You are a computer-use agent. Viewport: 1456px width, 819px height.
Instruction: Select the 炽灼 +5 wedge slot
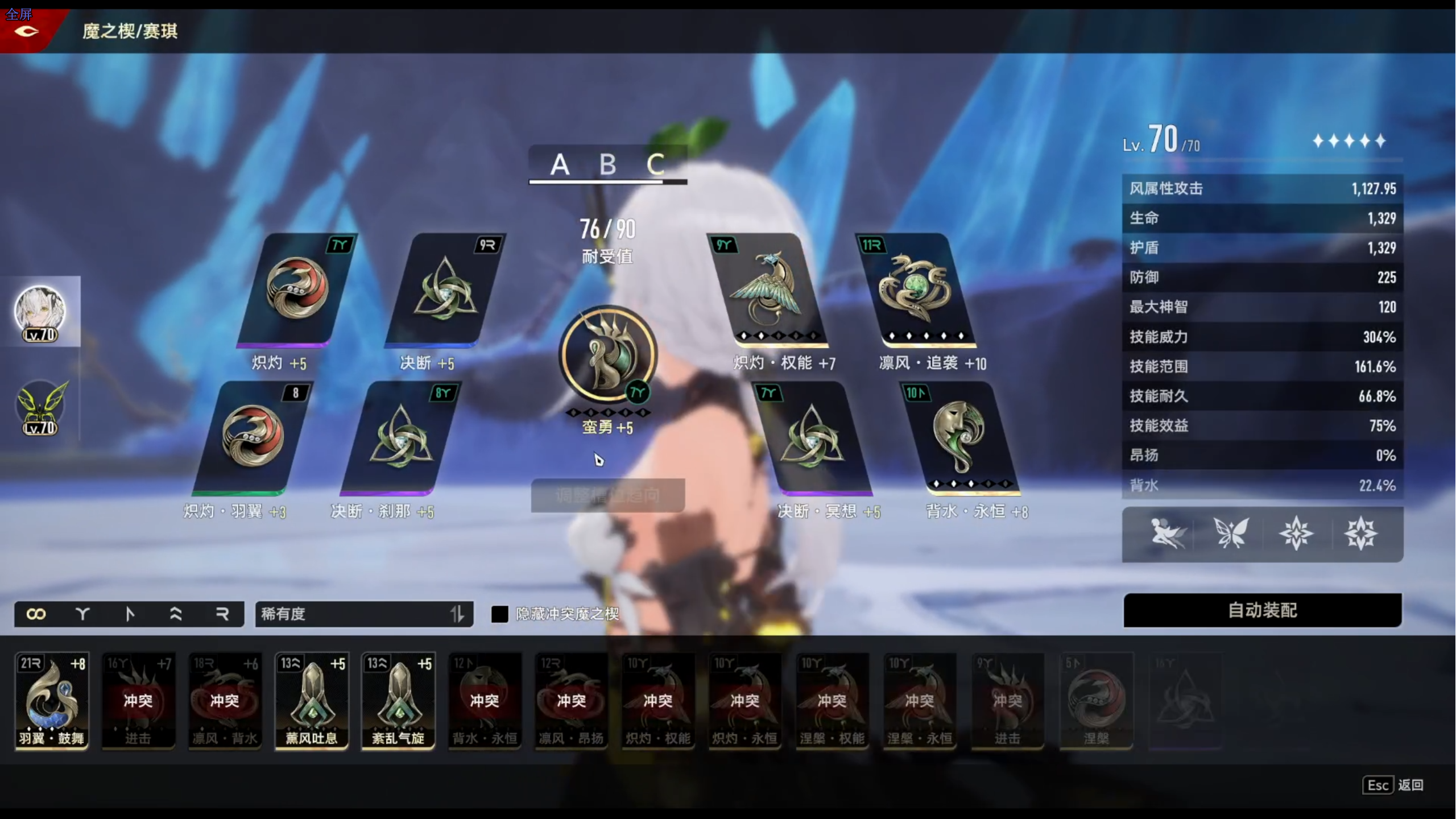click(x=296, y=289)
